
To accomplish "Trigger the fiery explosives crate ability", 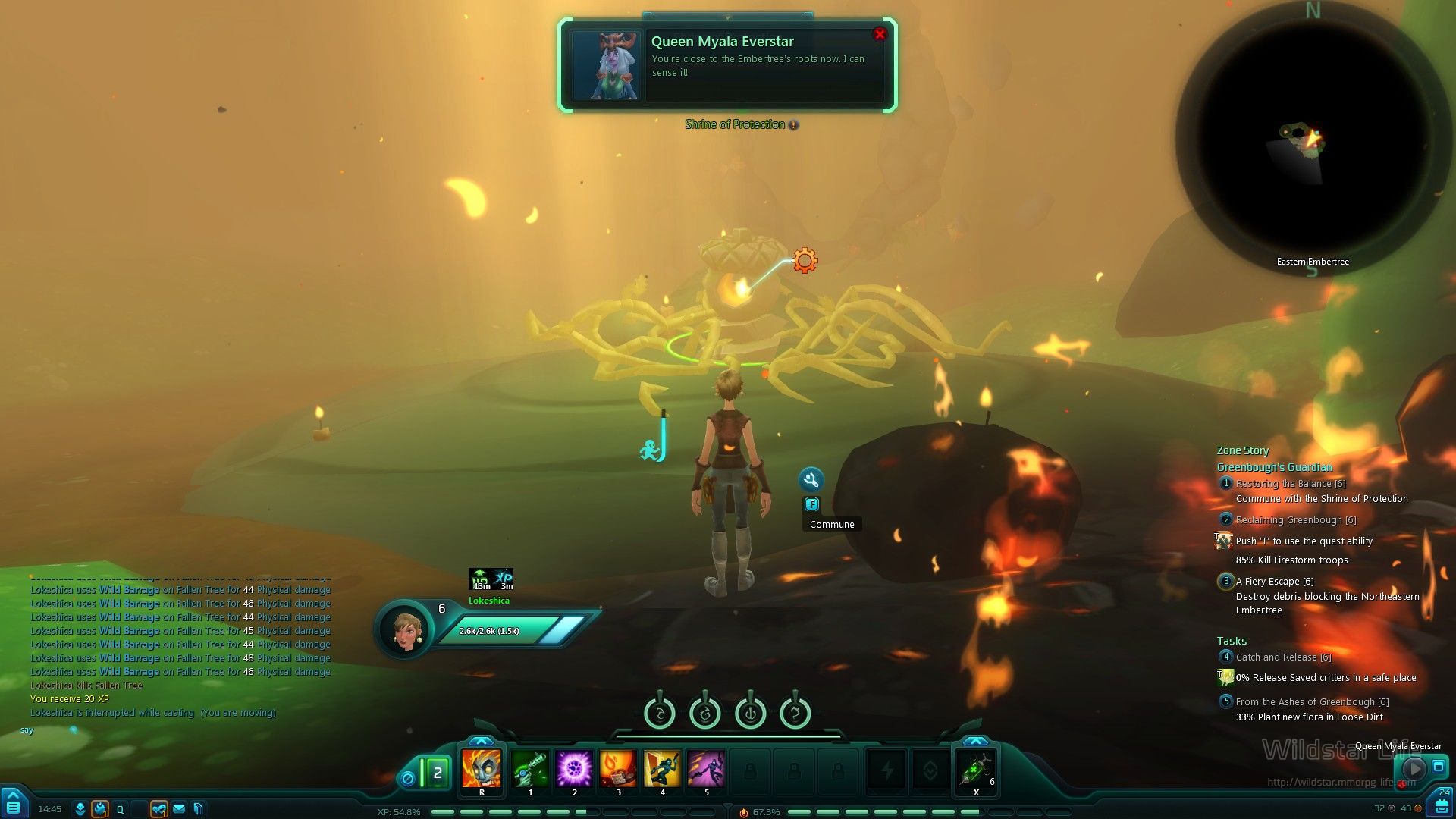I will (618, 769).
